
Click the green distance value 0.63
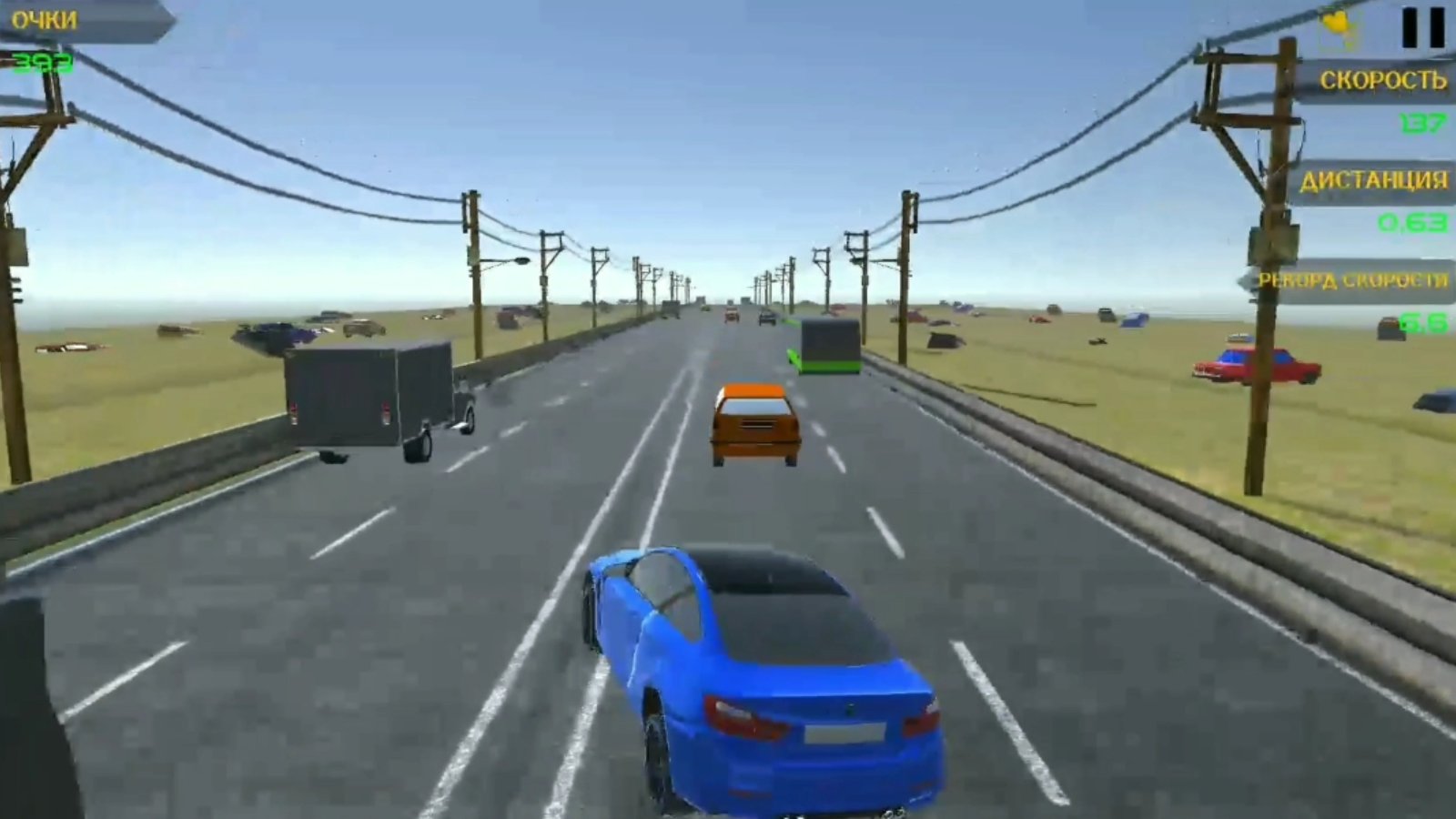point(1412,220)
